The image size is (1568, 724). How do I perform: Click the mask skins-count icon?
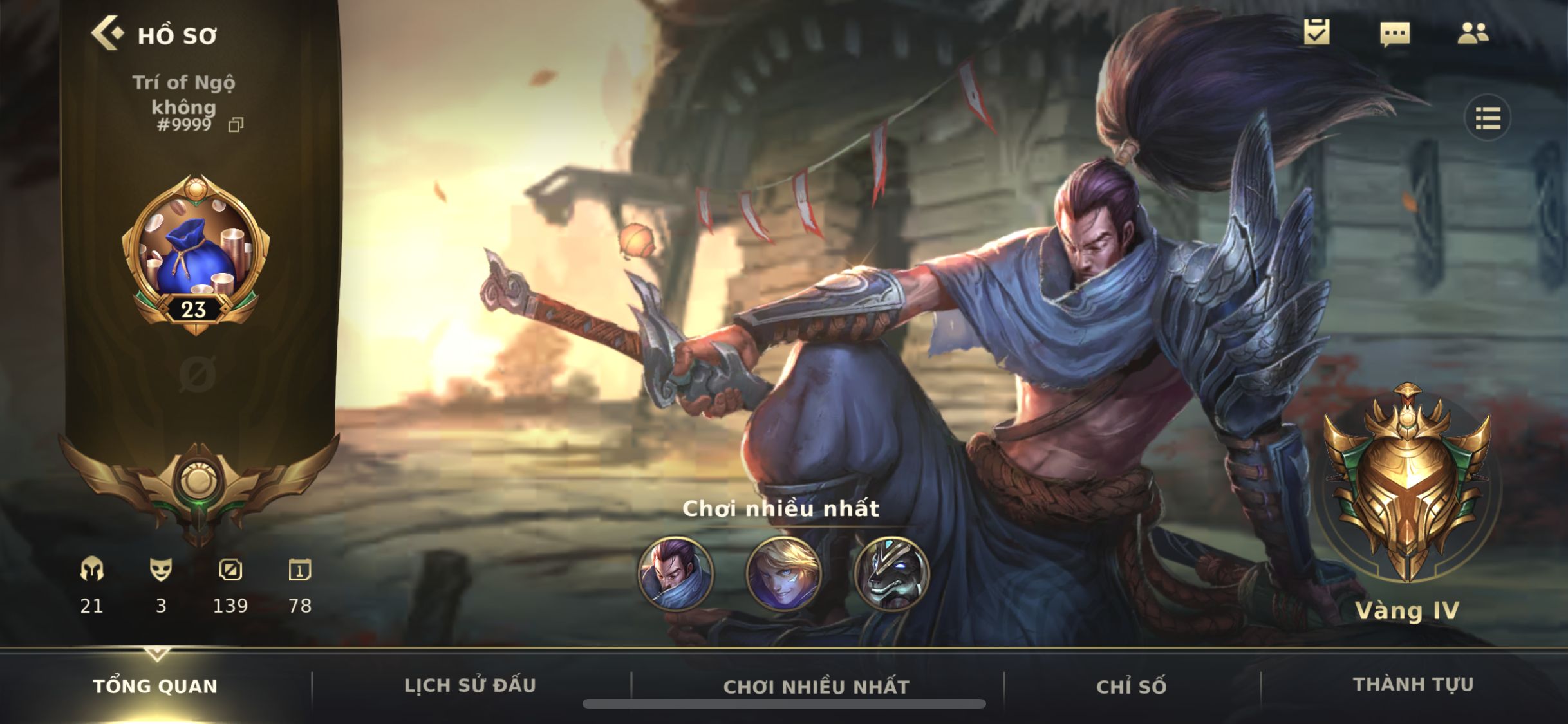click(x=161, y=570)
